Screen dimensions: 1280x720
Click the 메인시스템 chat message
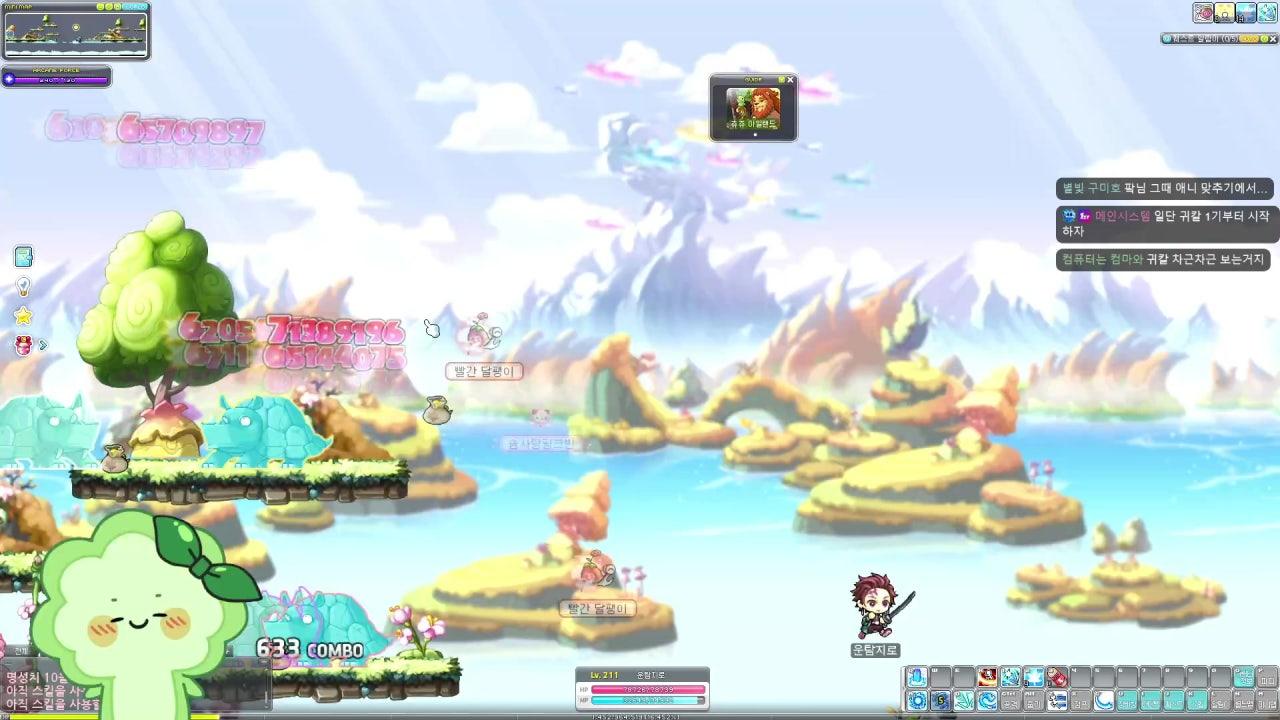point(1166,223)
